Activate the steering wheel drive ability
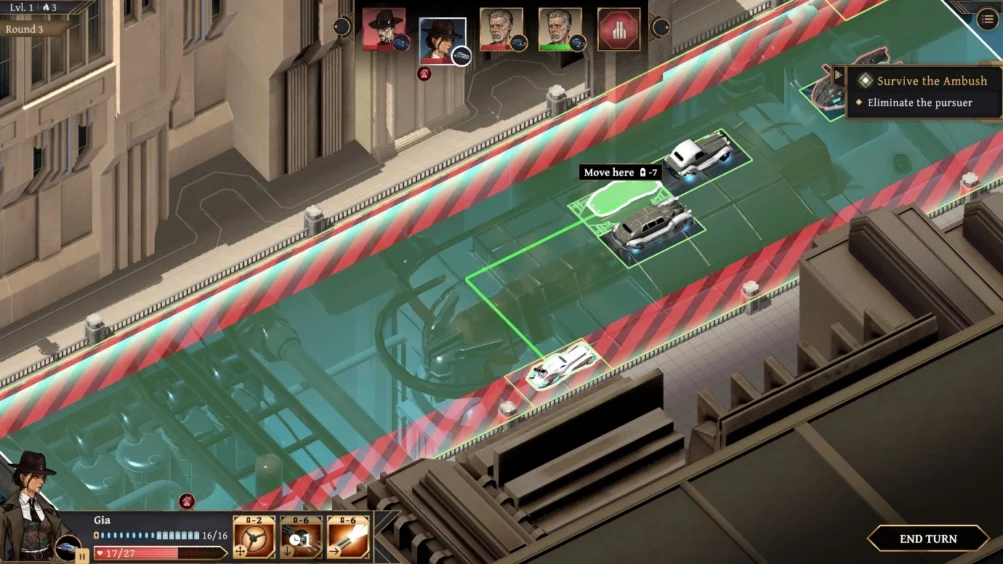The height and width of the screenshot is (564, 1003). pyautogui.click(x=254, y=537)
